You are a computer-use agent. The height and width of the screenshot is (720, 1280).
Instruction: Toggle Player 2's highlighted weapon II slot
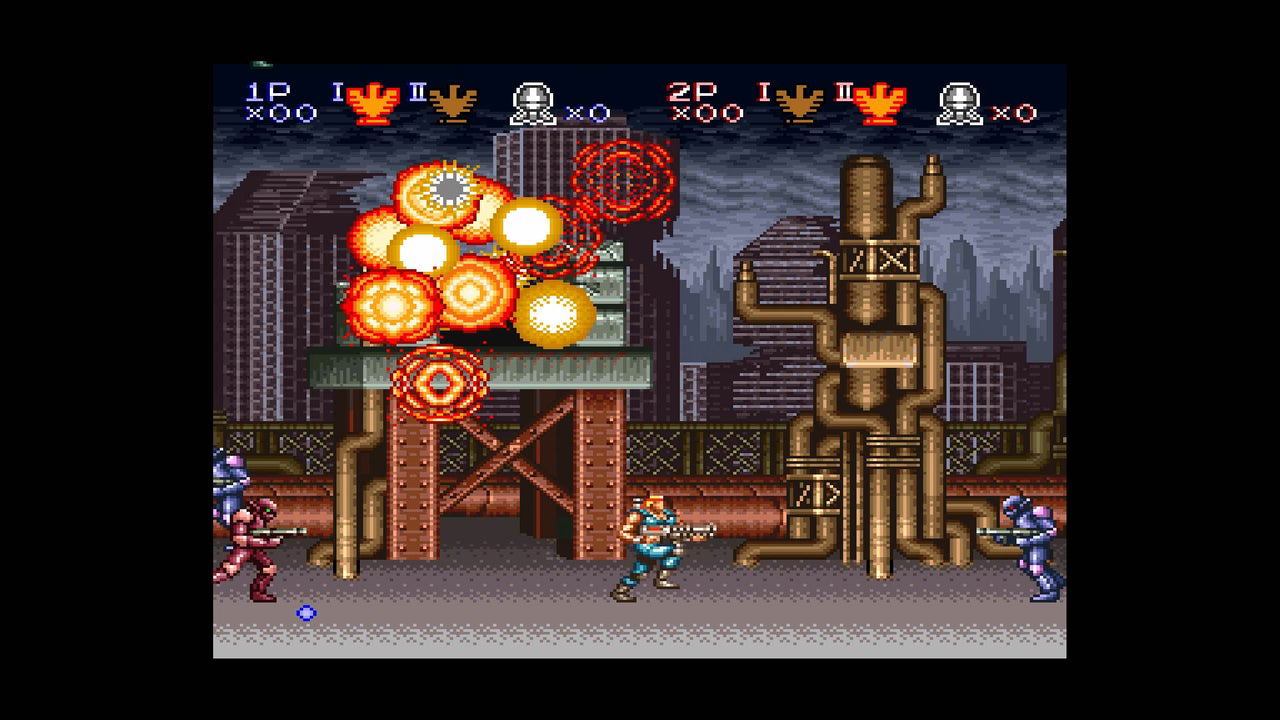[877, 100]
